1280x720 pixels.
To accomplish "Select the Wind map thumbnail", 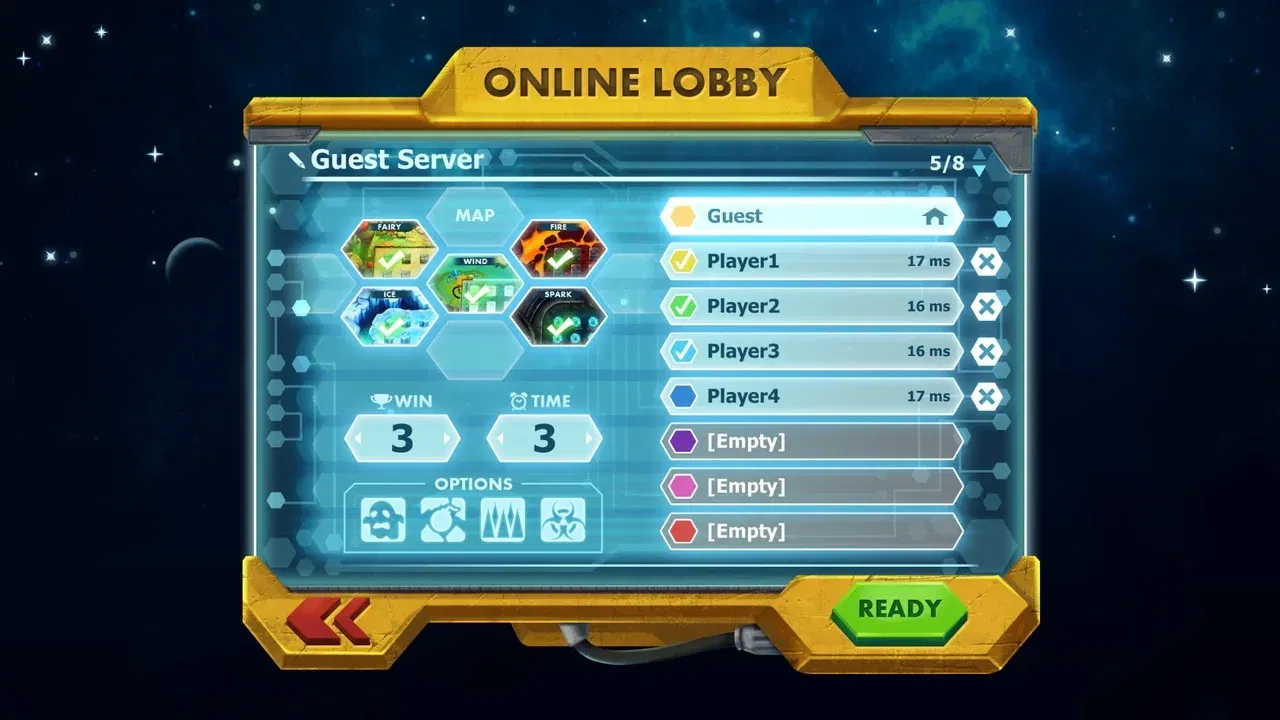I will click(x=477, y=281).
